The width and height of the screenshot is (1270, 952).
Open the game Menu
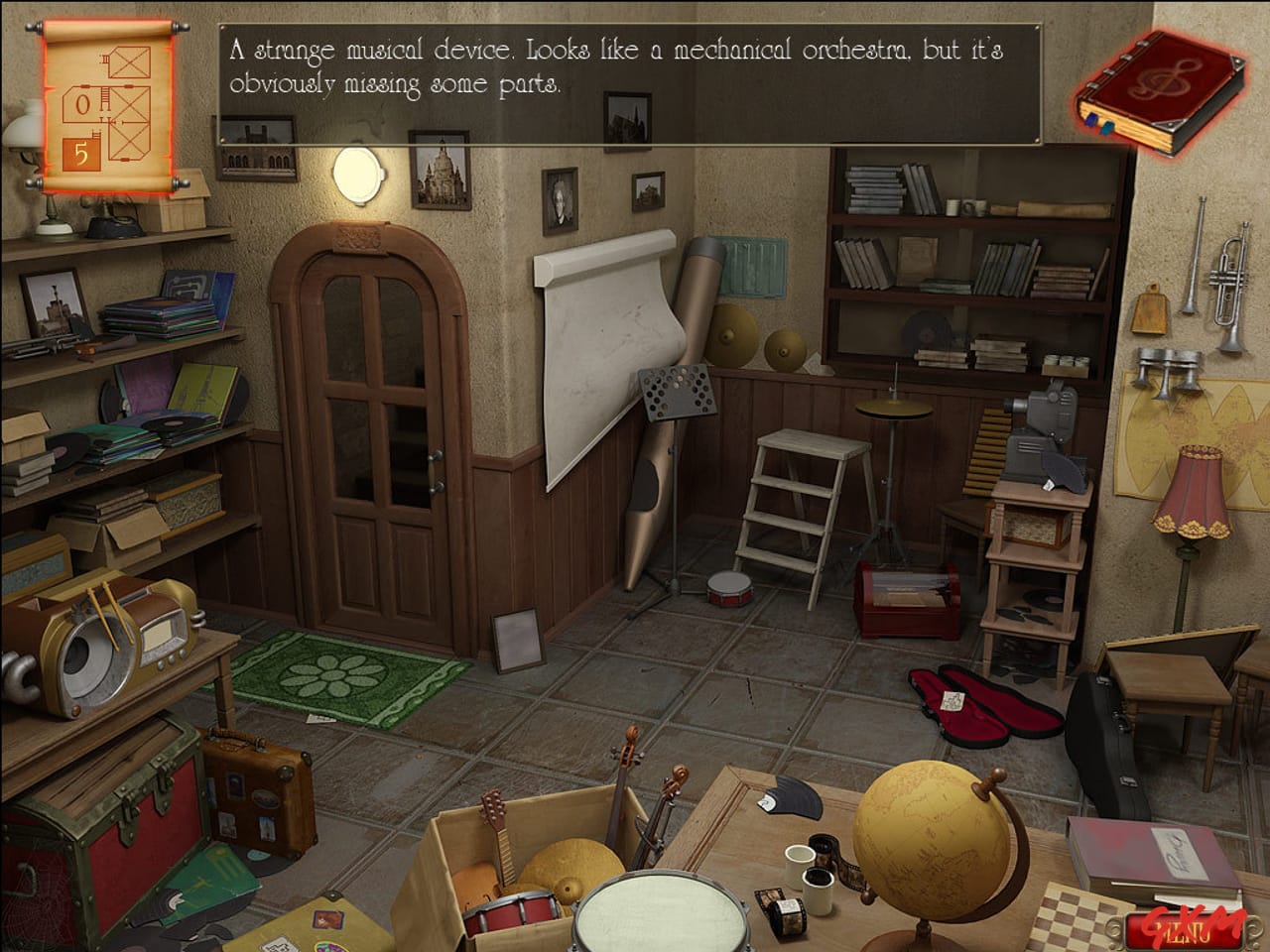pyautogui.click(x=1185, y=930)
